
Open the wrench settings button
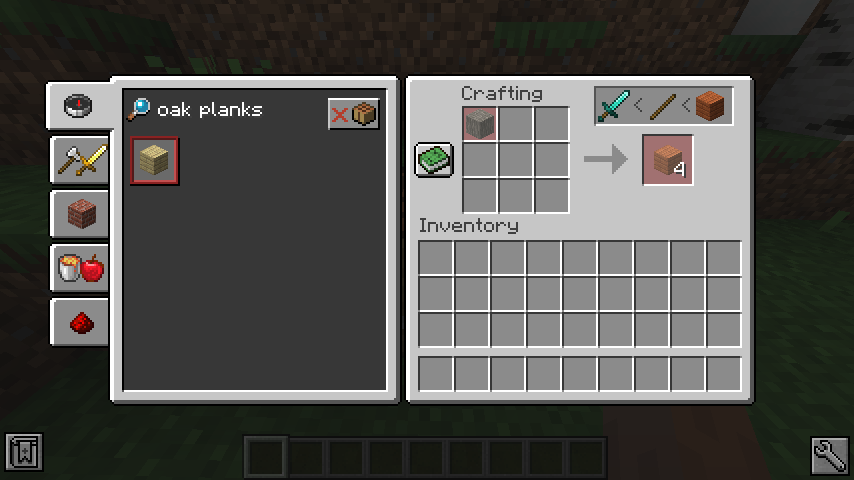tap(830, 454)
